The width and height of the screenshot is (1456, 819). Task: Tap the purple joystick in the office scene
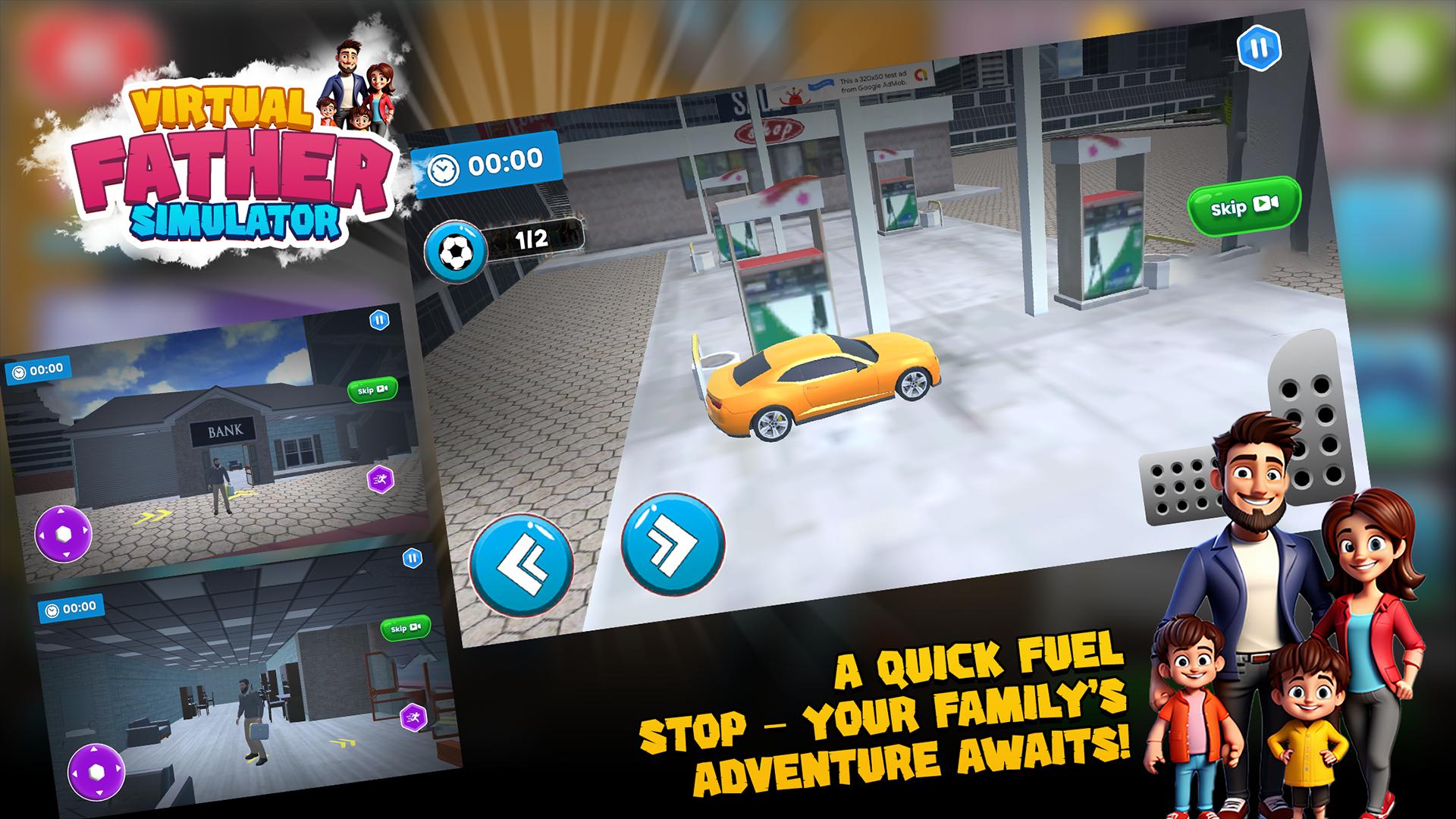click(x=96, y=772)
